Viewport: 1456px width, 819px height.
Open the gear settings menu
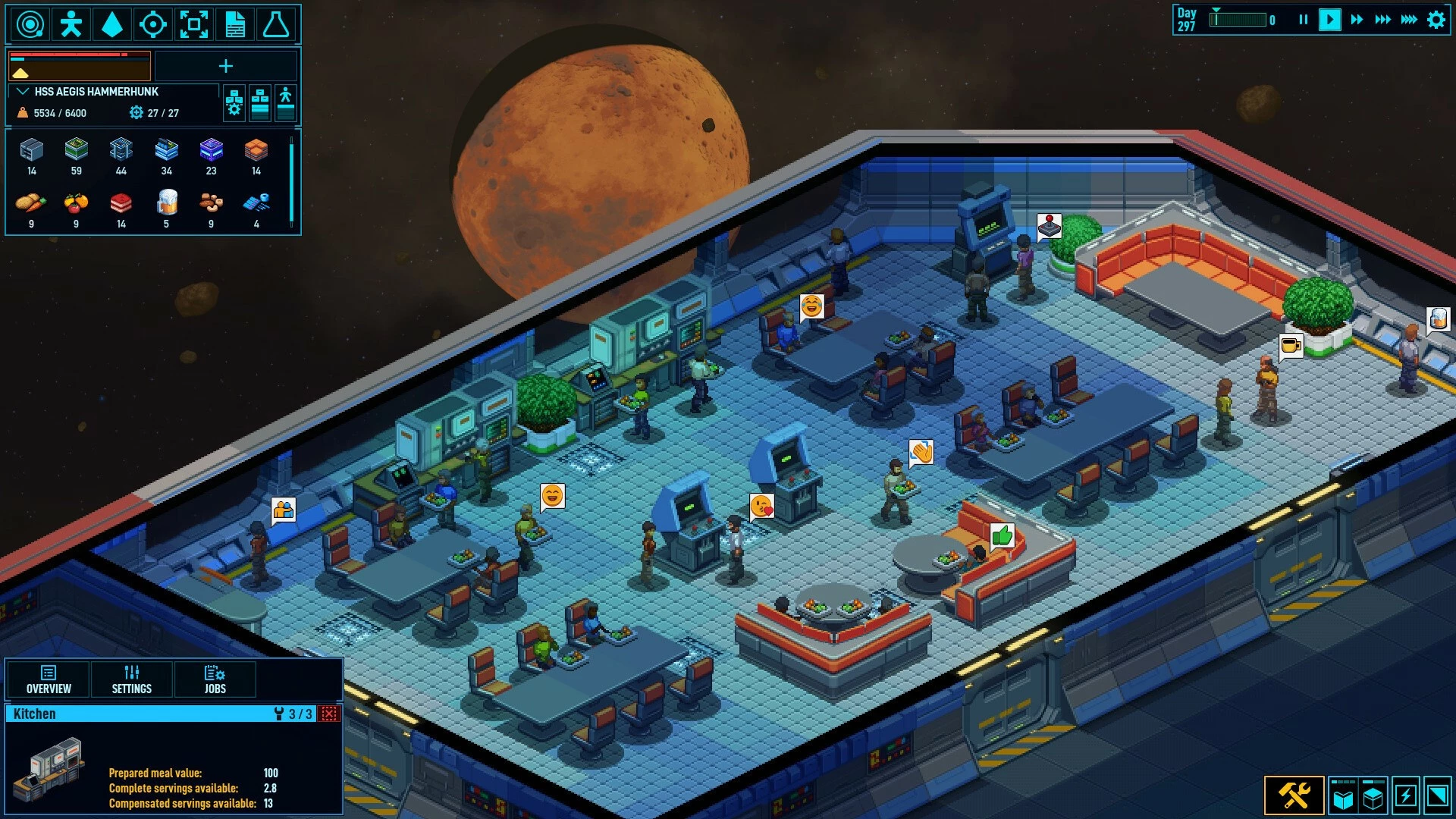tap(1436, 20)
